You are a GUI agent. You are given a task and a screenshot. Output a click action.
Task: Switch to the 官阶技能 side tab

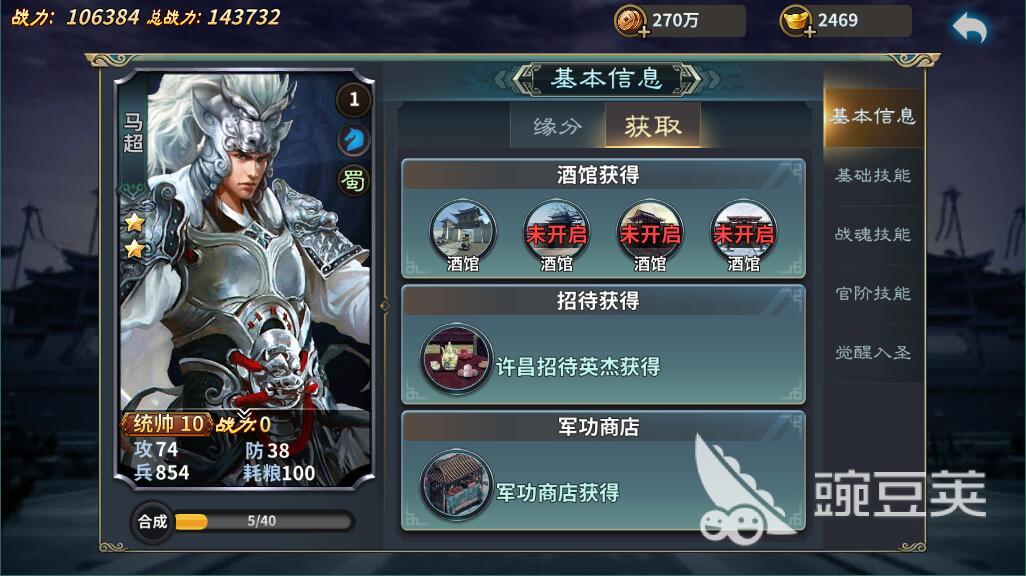coord(872,294)
